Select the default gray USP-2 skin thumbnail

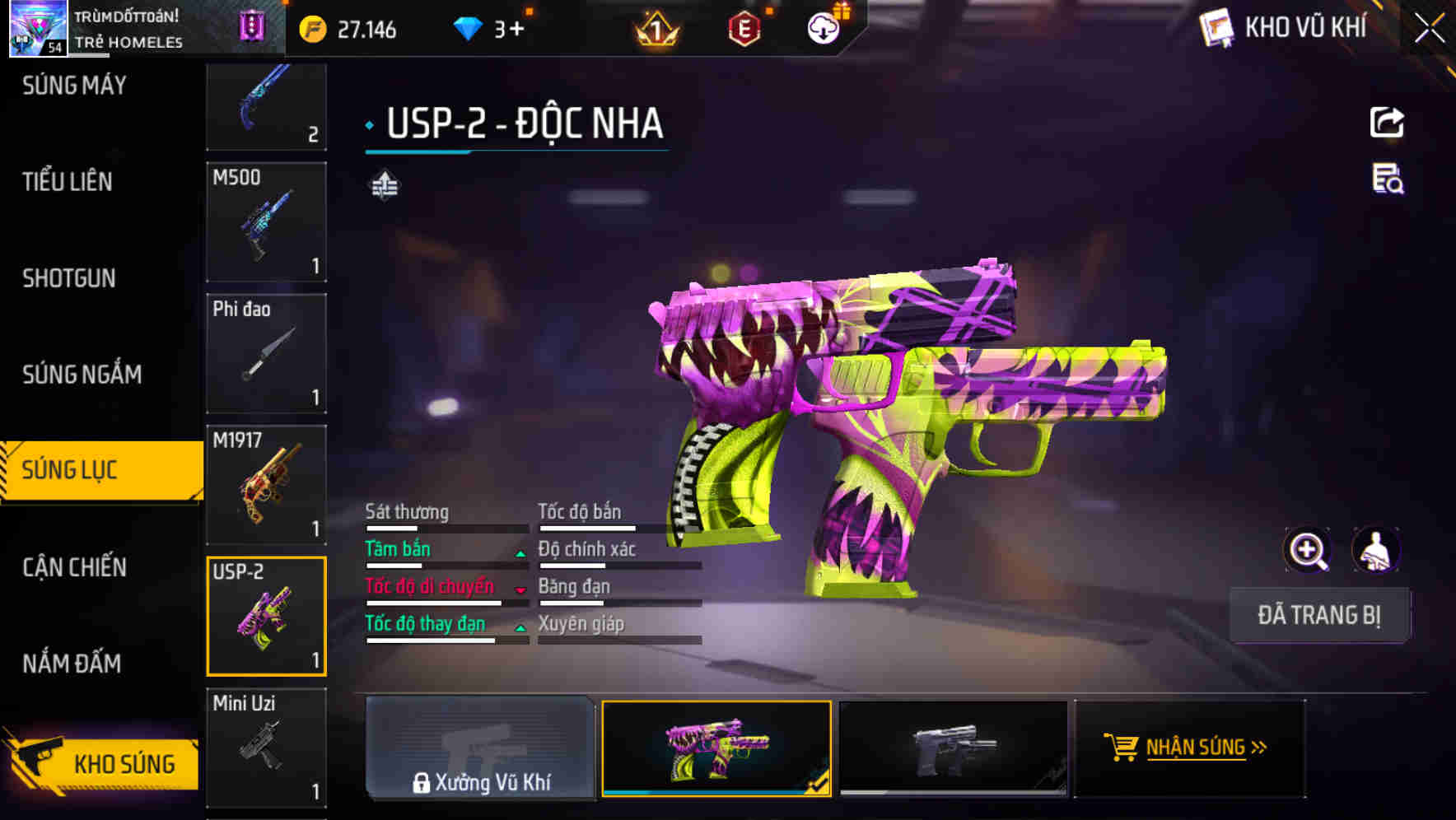954,748
